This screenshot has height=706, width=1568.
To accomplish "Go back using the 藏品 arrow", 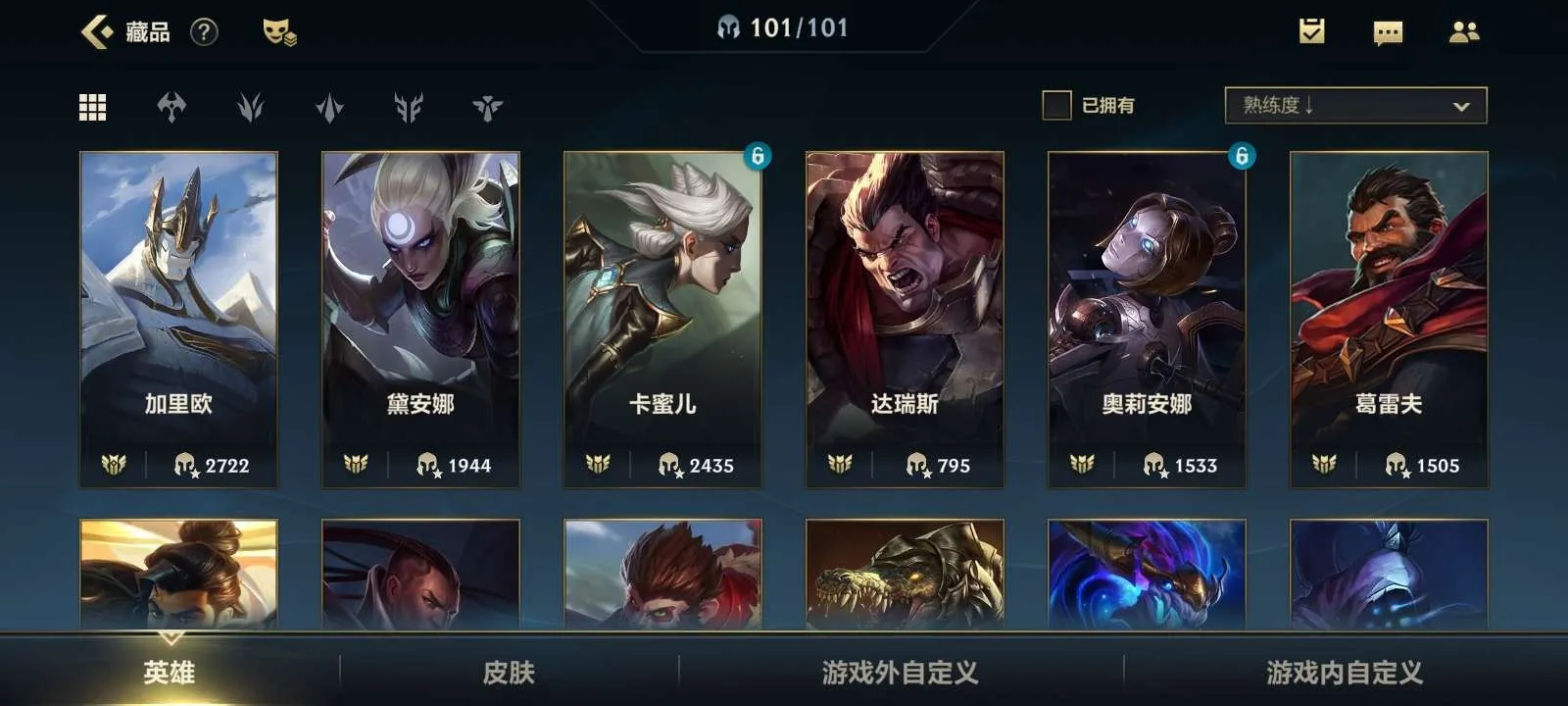I will click(x=97, y=32).
